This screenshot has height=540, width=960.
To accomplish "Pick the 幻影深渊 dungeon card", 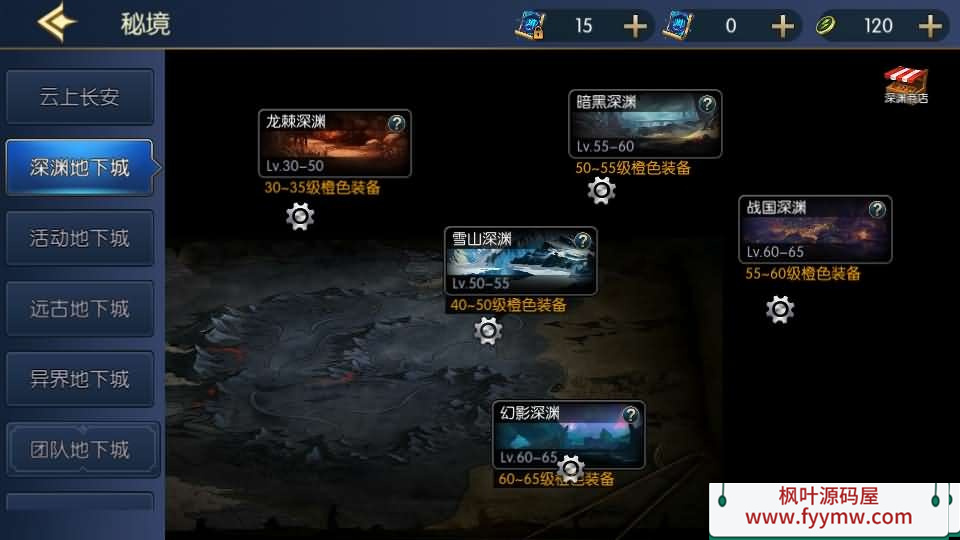I will click(568, 435).
